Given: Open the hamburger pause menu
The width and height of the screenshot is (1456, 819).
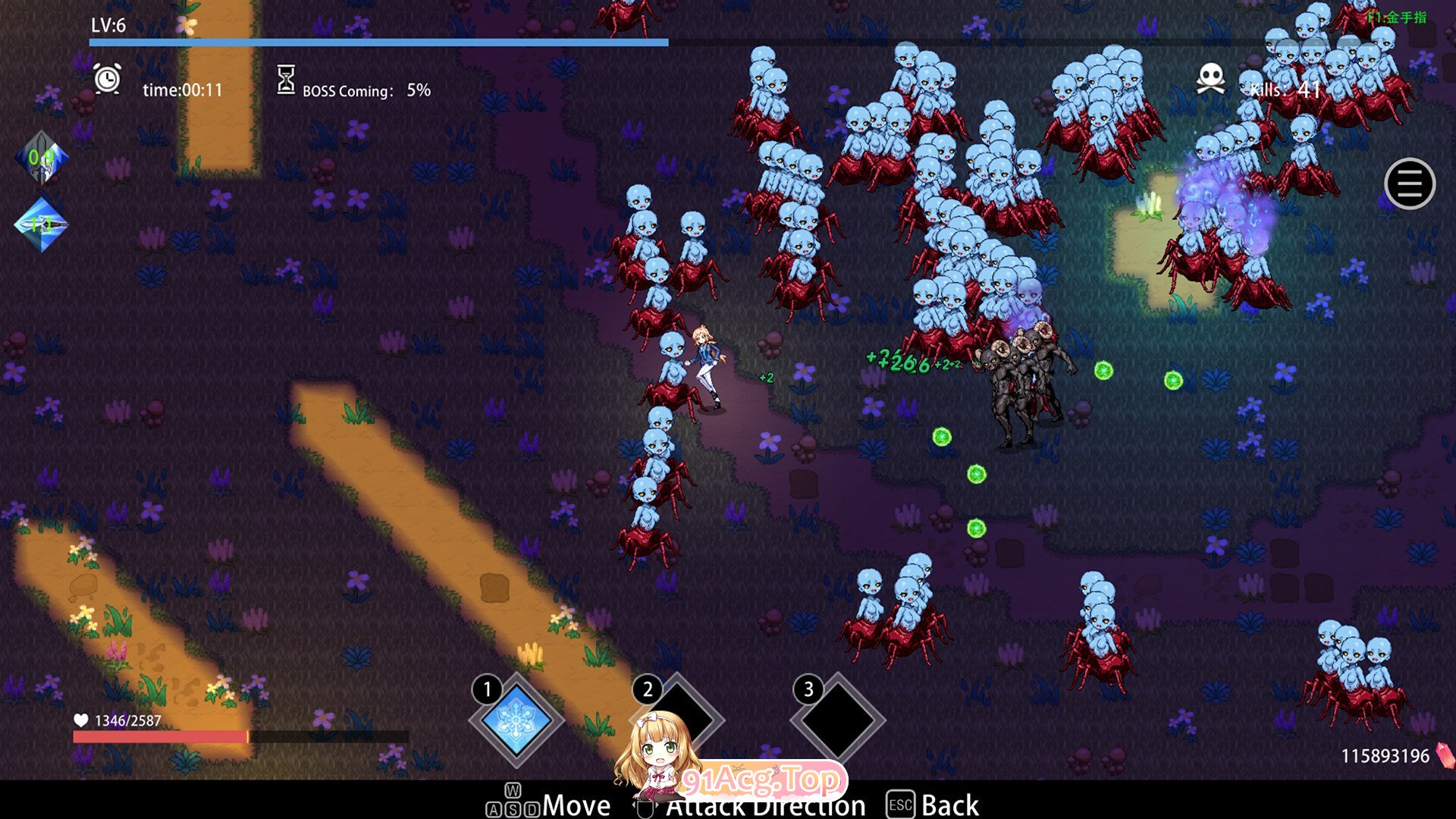Looking at the screenshot, I should pyautogui.click(x=1409, y=184).
